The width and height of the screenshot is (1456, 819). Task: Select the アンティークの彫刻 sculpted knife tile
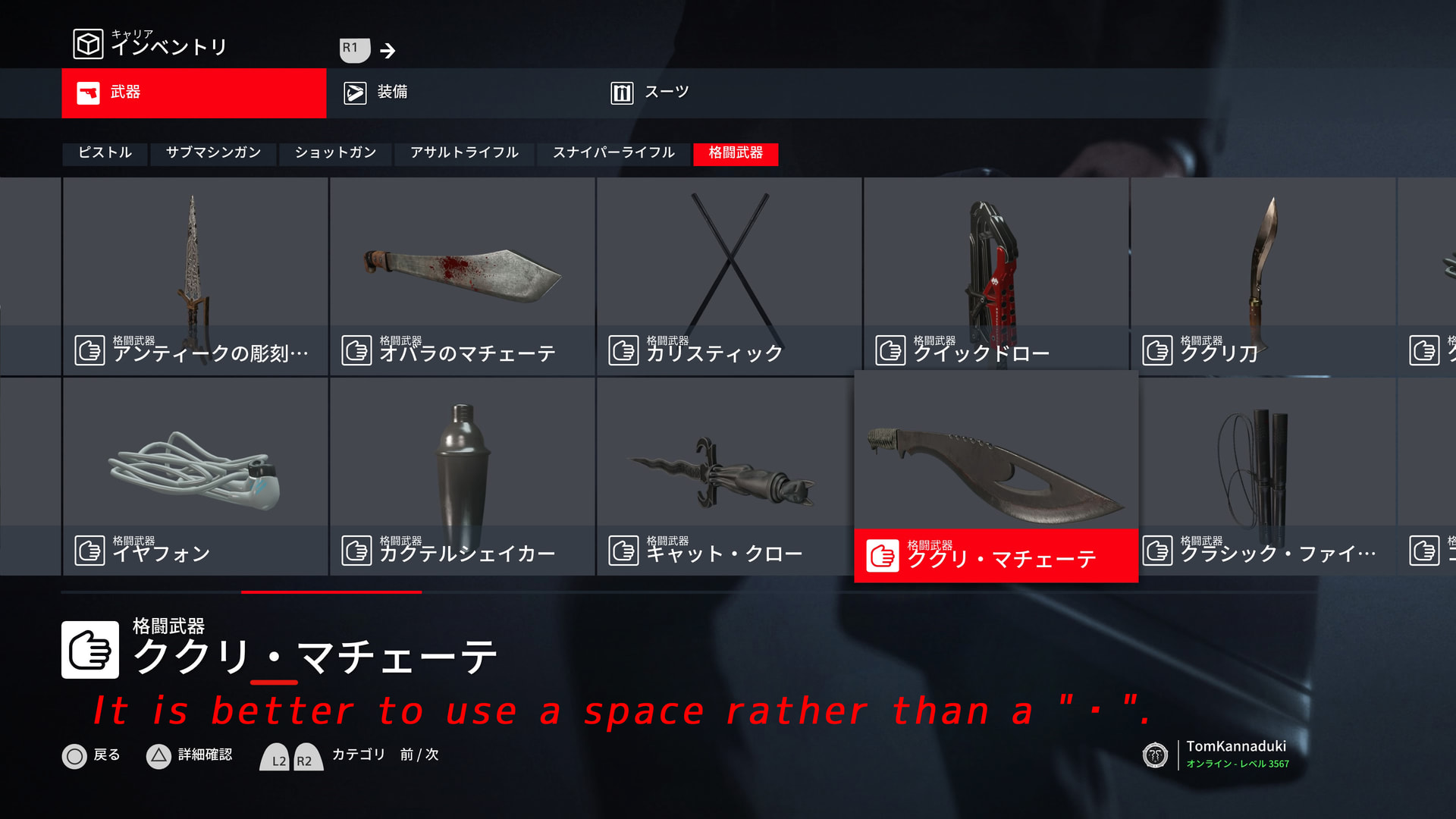point(196,277)
